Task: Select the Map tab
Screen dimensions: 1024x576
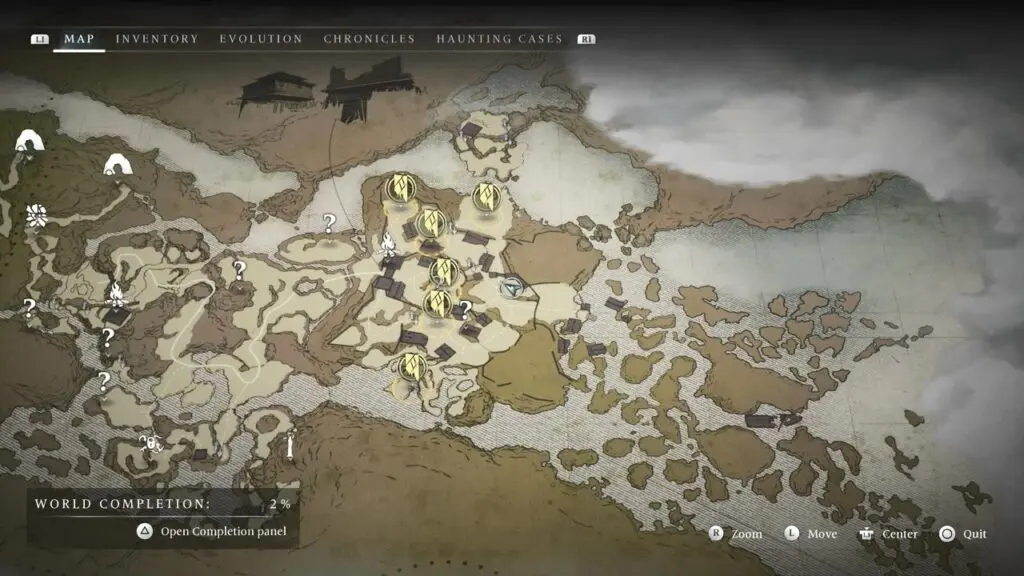Action: pyautogui.click(x=79, y=39)
